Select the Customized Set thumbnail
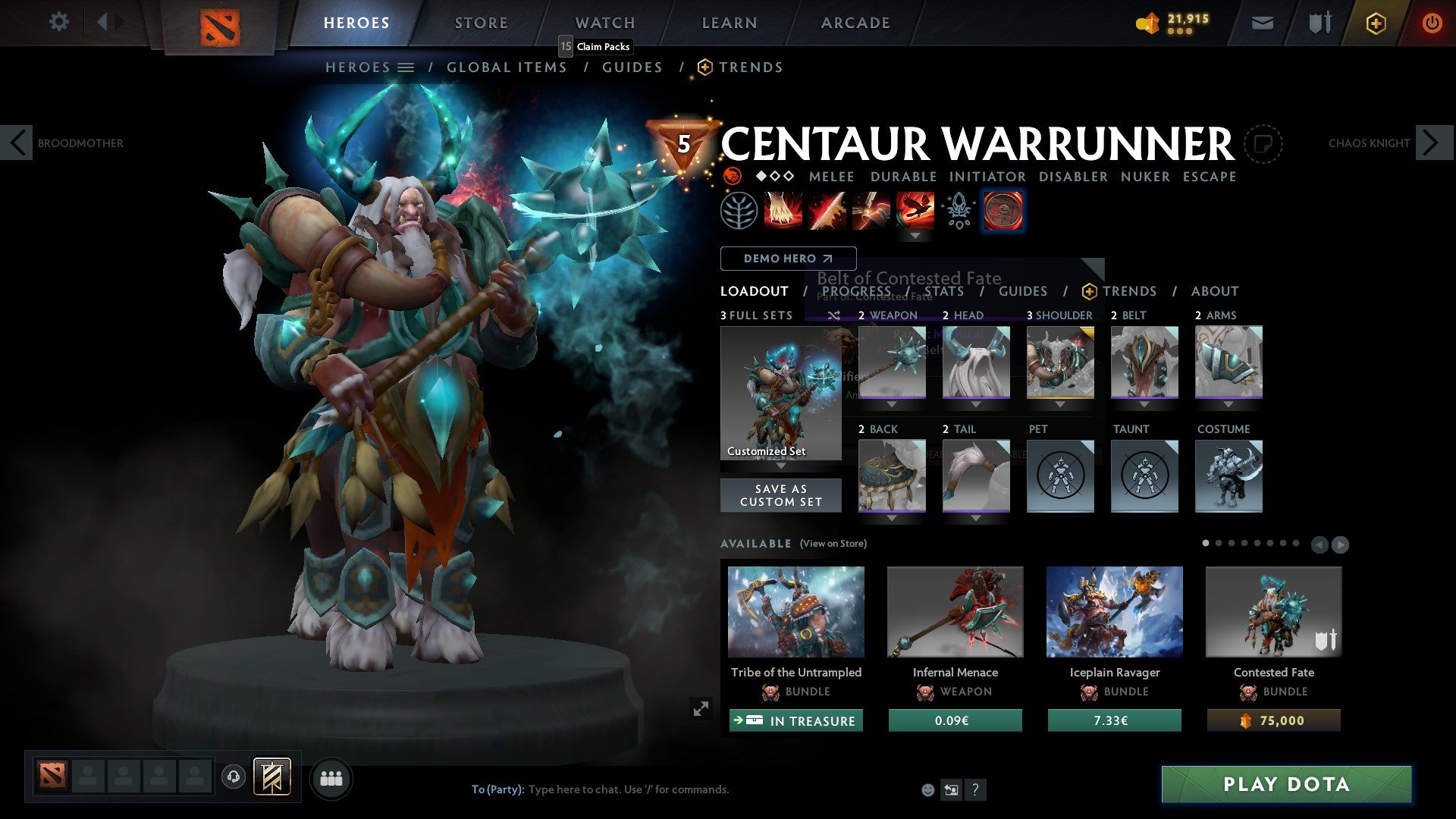The width and height of the screenshot is (1456, 819). (x=781, y=393)
